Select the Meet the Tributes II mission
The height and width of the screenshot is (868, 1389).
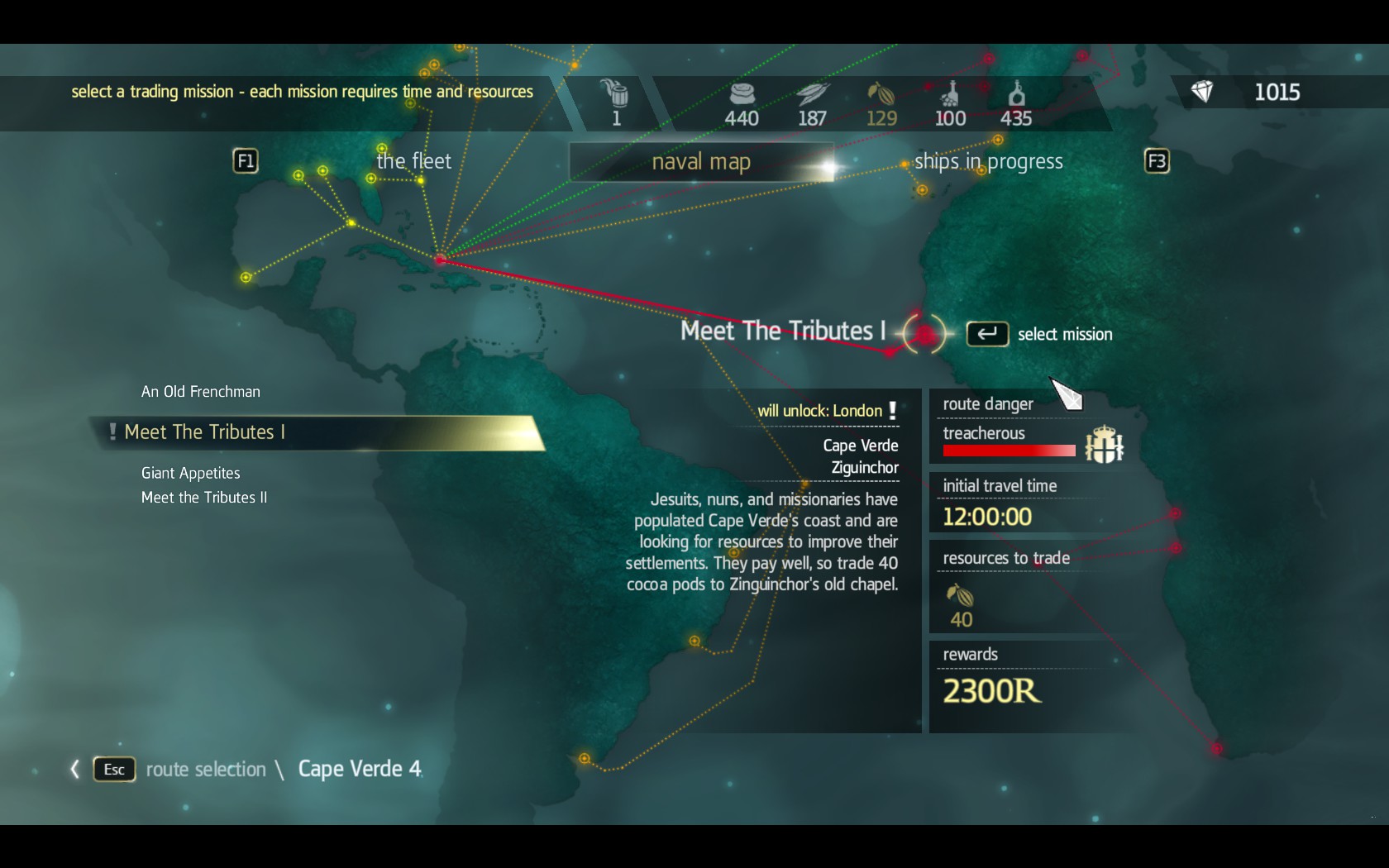(205, 497)
